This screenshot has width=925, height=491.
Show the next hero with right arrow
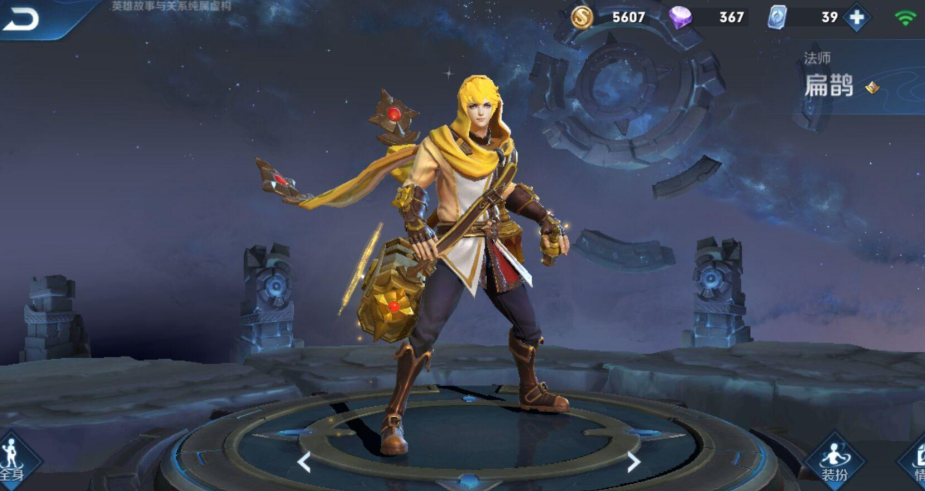[633, 461]
